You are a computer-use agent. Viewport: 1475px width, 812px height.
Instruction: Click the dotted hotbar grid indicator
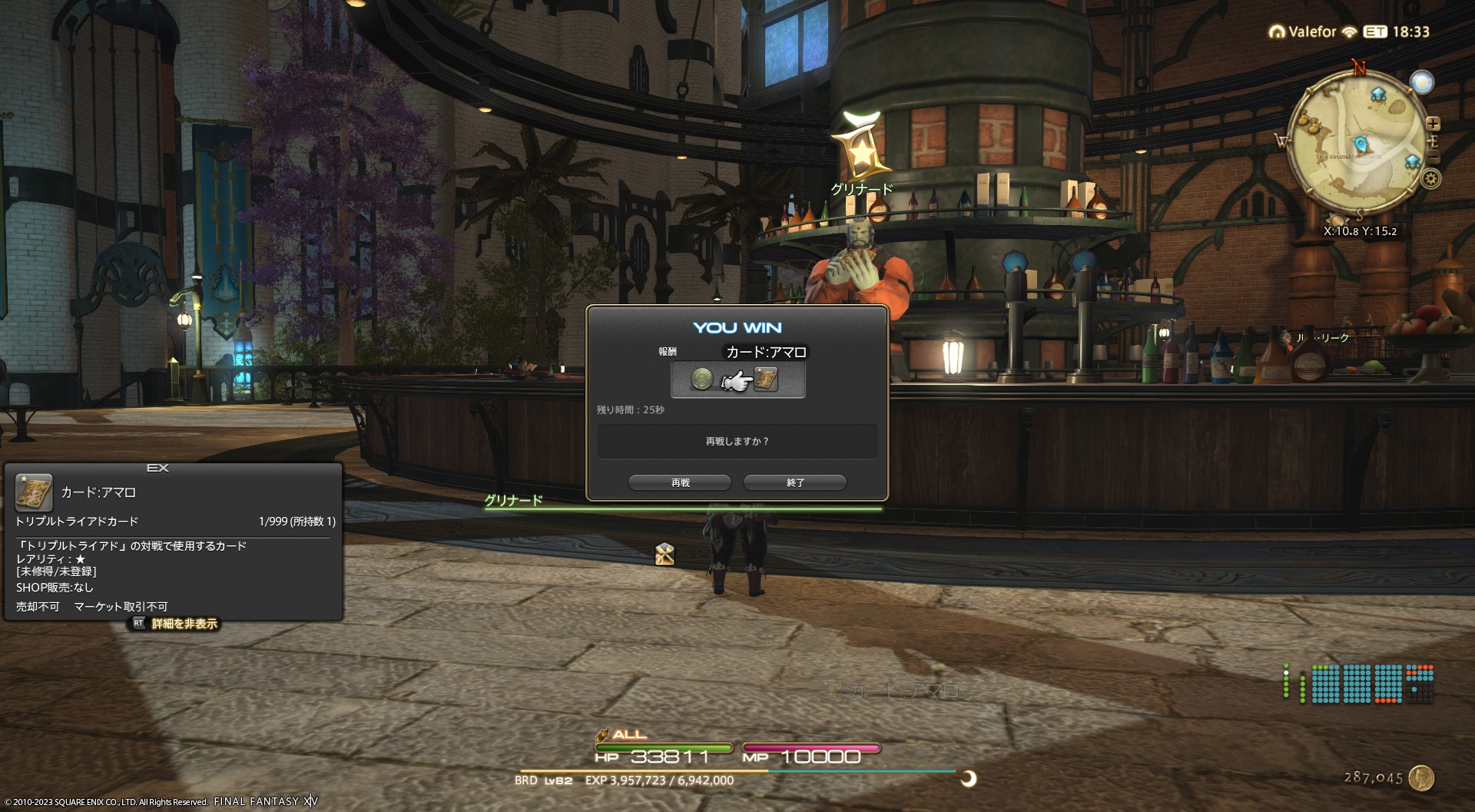click(1358, 684)
